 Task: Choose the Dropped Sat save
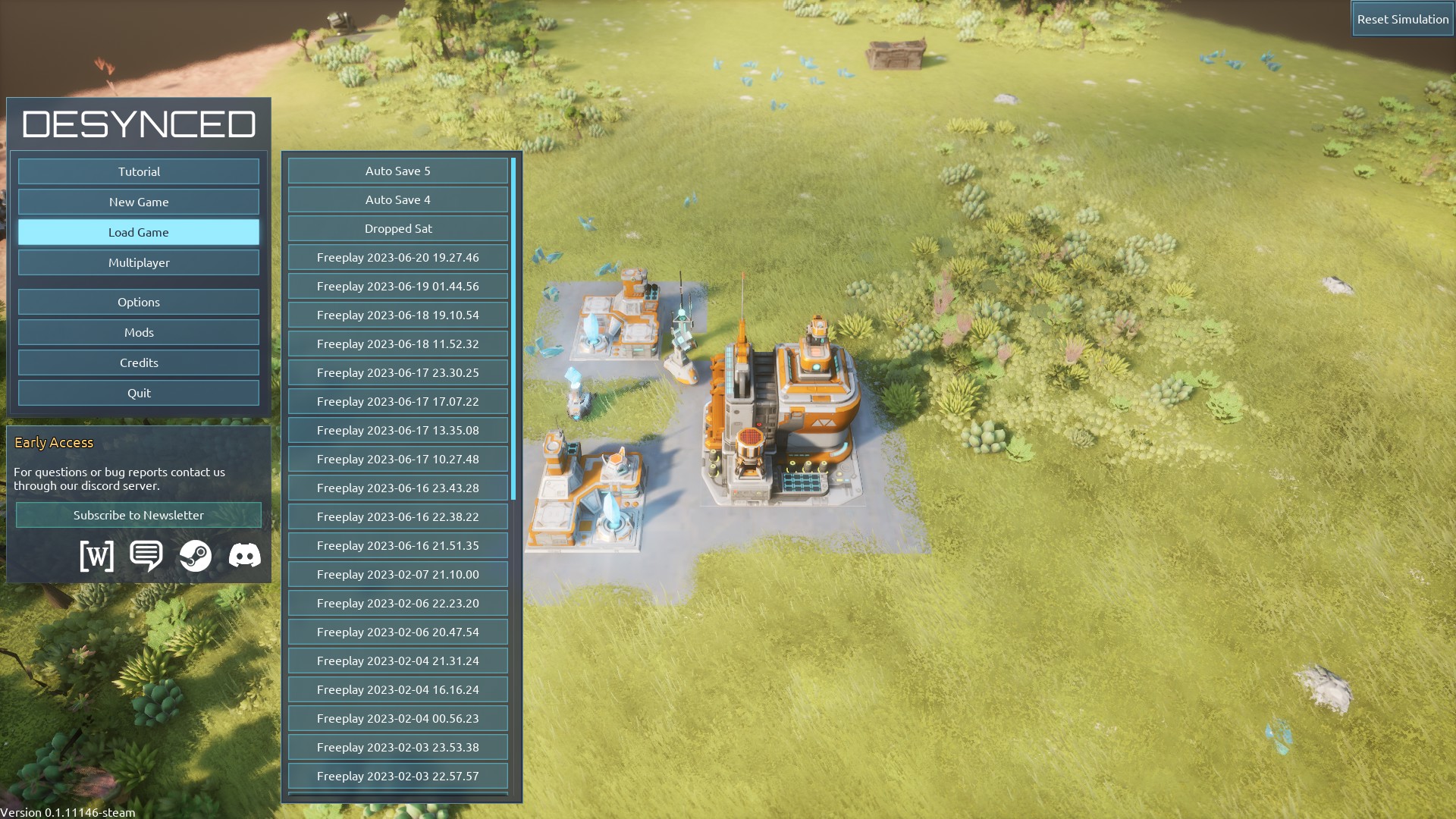[397, 228]
